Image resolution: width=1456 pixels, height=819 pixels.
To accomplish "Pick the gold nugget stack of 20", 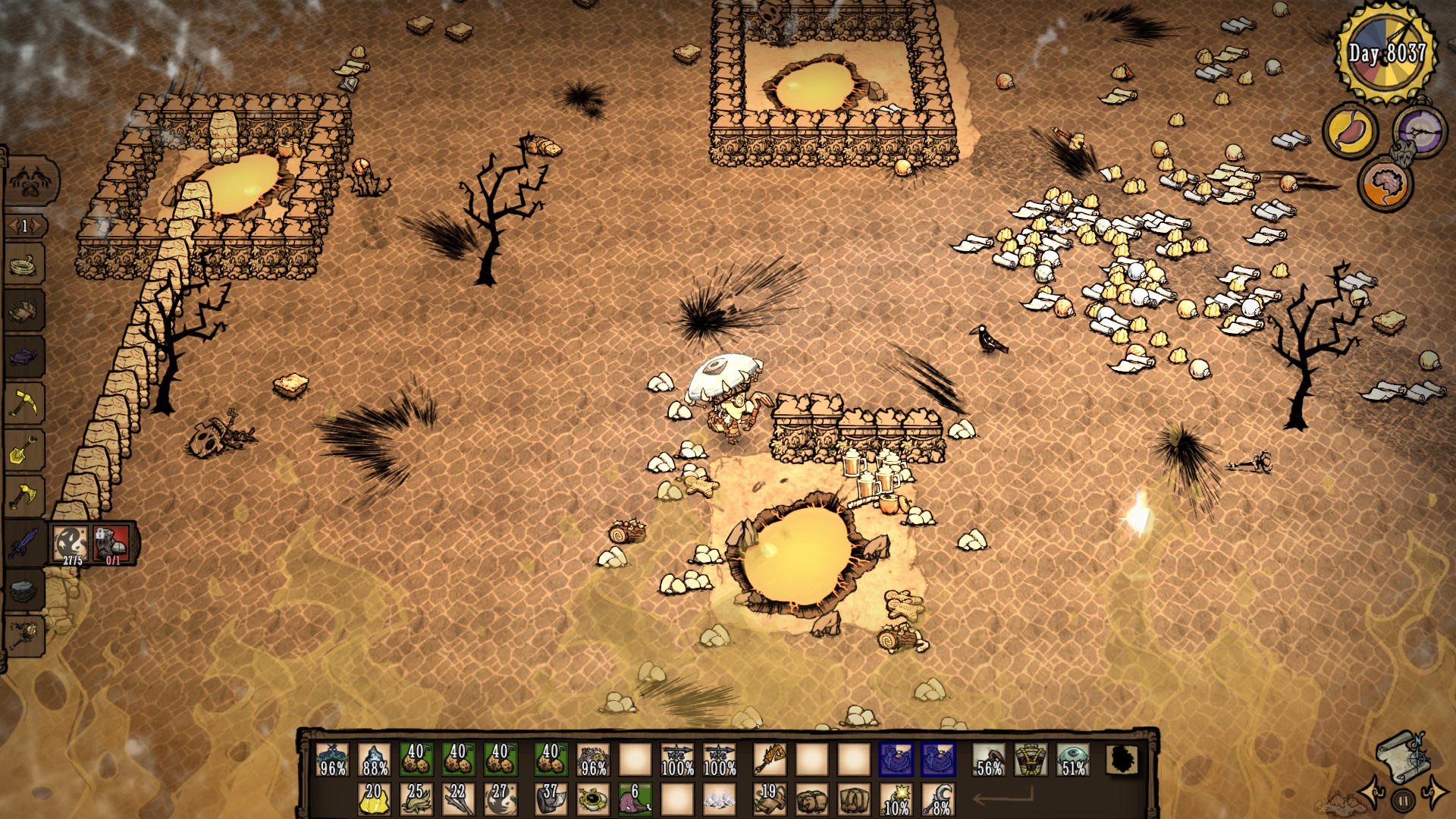I will click(x=374, y=799).
